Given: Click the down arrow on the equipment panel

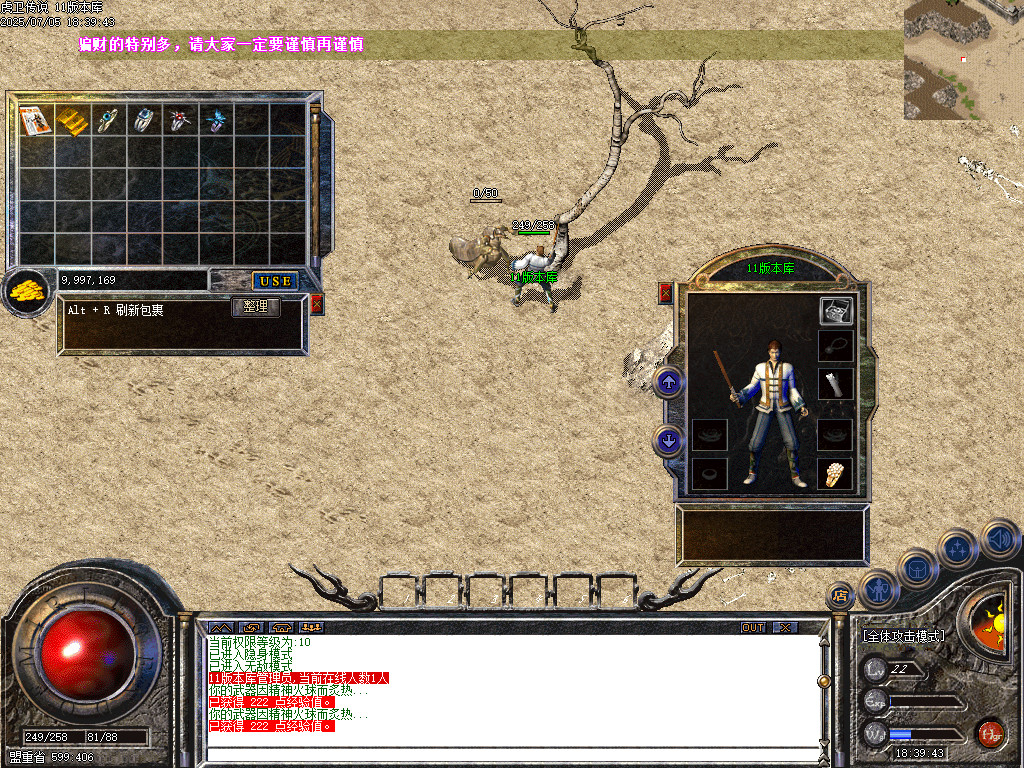Looking at the screenshot, I should tap(669, 438).
